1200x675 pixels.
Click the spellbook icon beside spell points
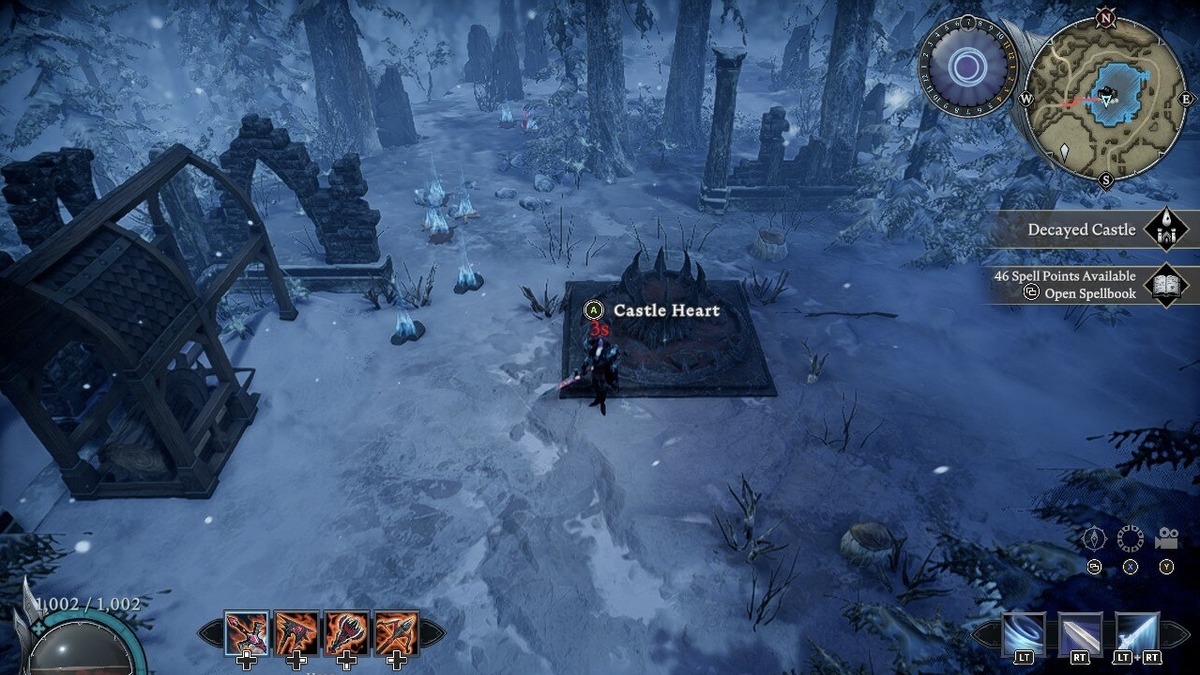click(x=1165, y=285)
